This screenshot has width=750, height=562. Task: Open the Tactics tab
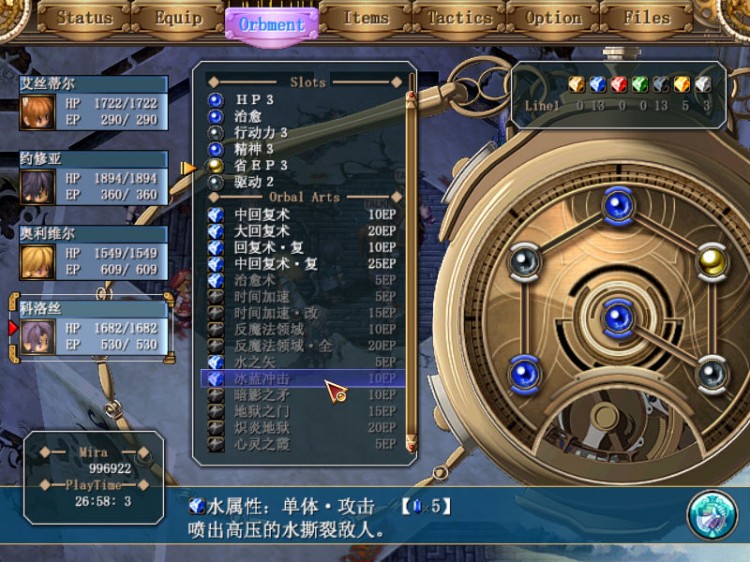point(459,18)
